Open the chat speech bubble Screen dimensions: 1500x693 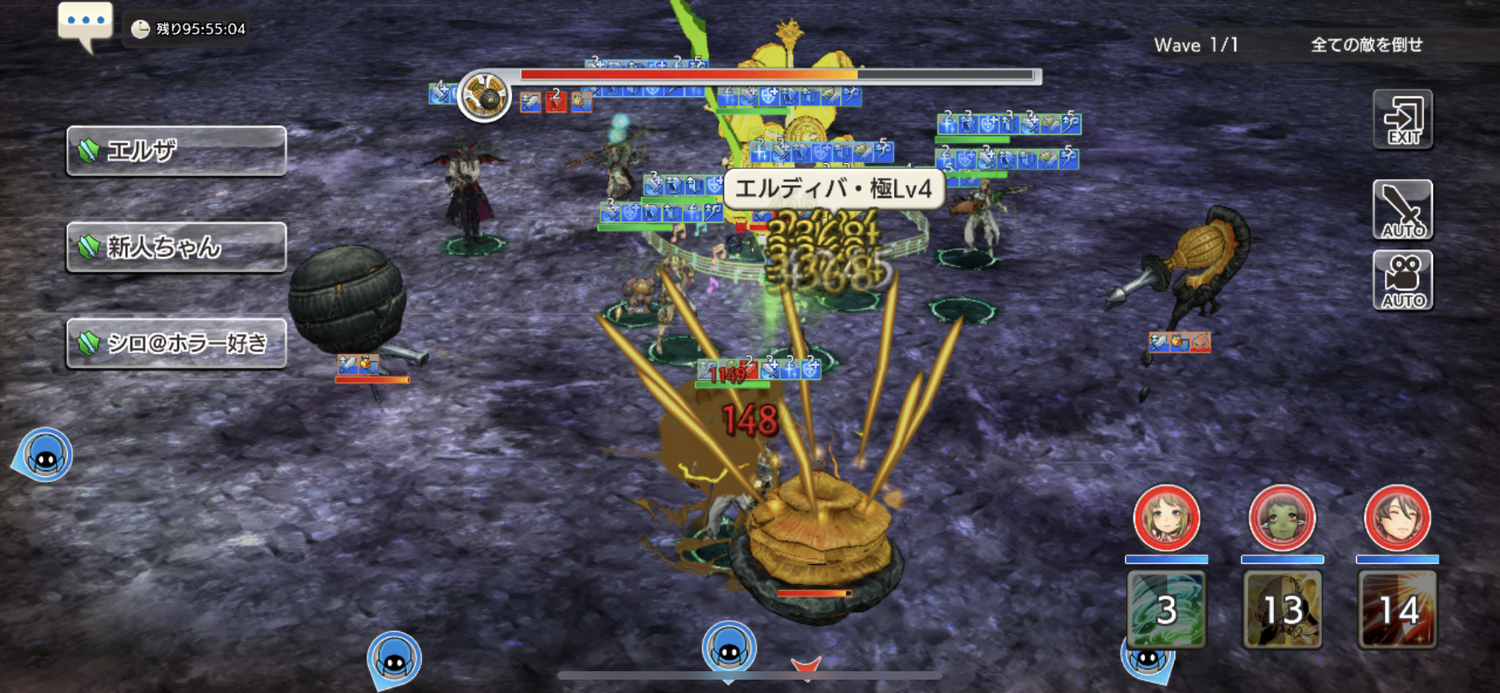[85, 24]
